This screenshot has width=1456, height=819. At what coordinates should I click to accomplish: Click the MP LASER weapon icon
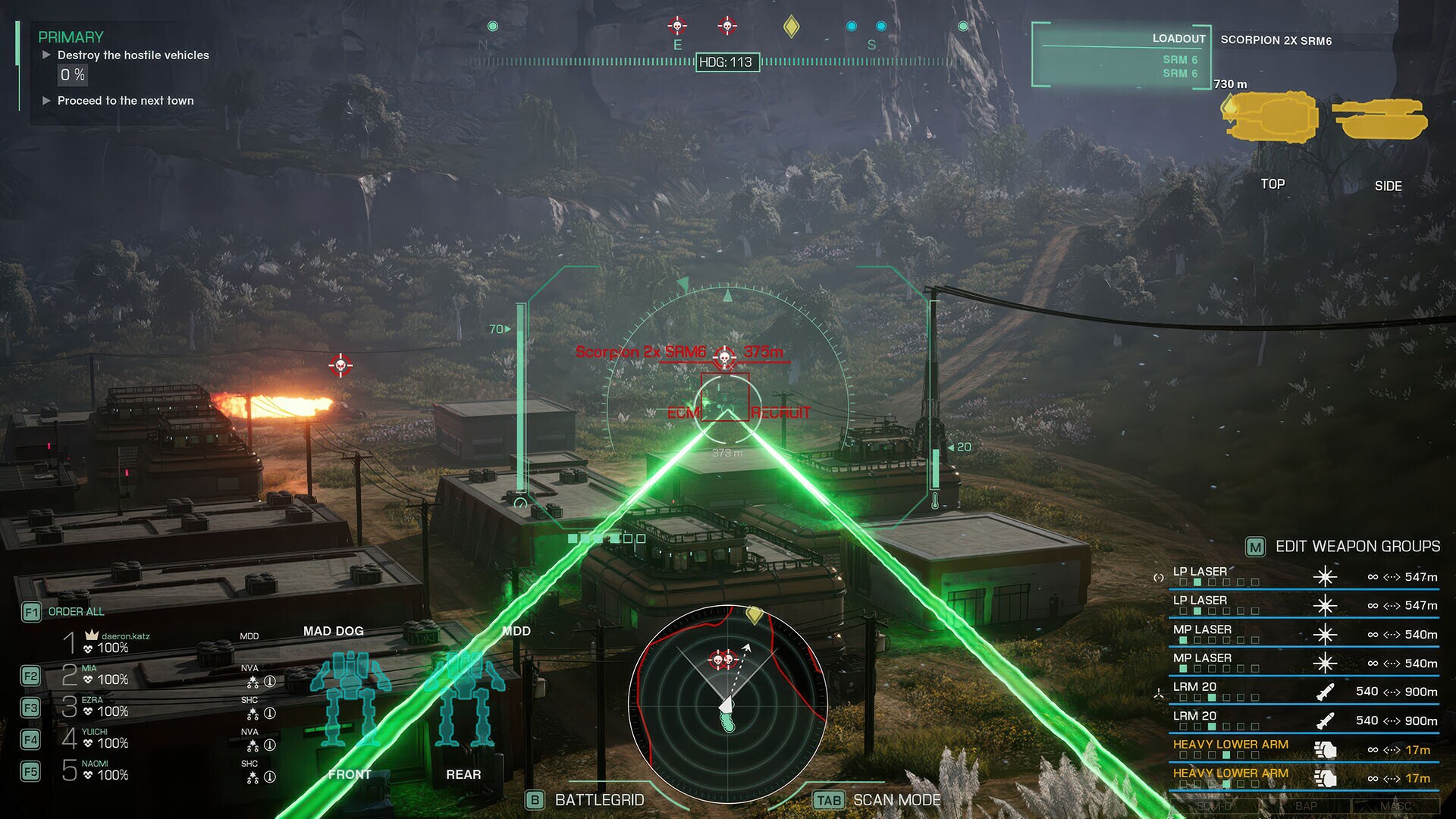(1327, 634)
